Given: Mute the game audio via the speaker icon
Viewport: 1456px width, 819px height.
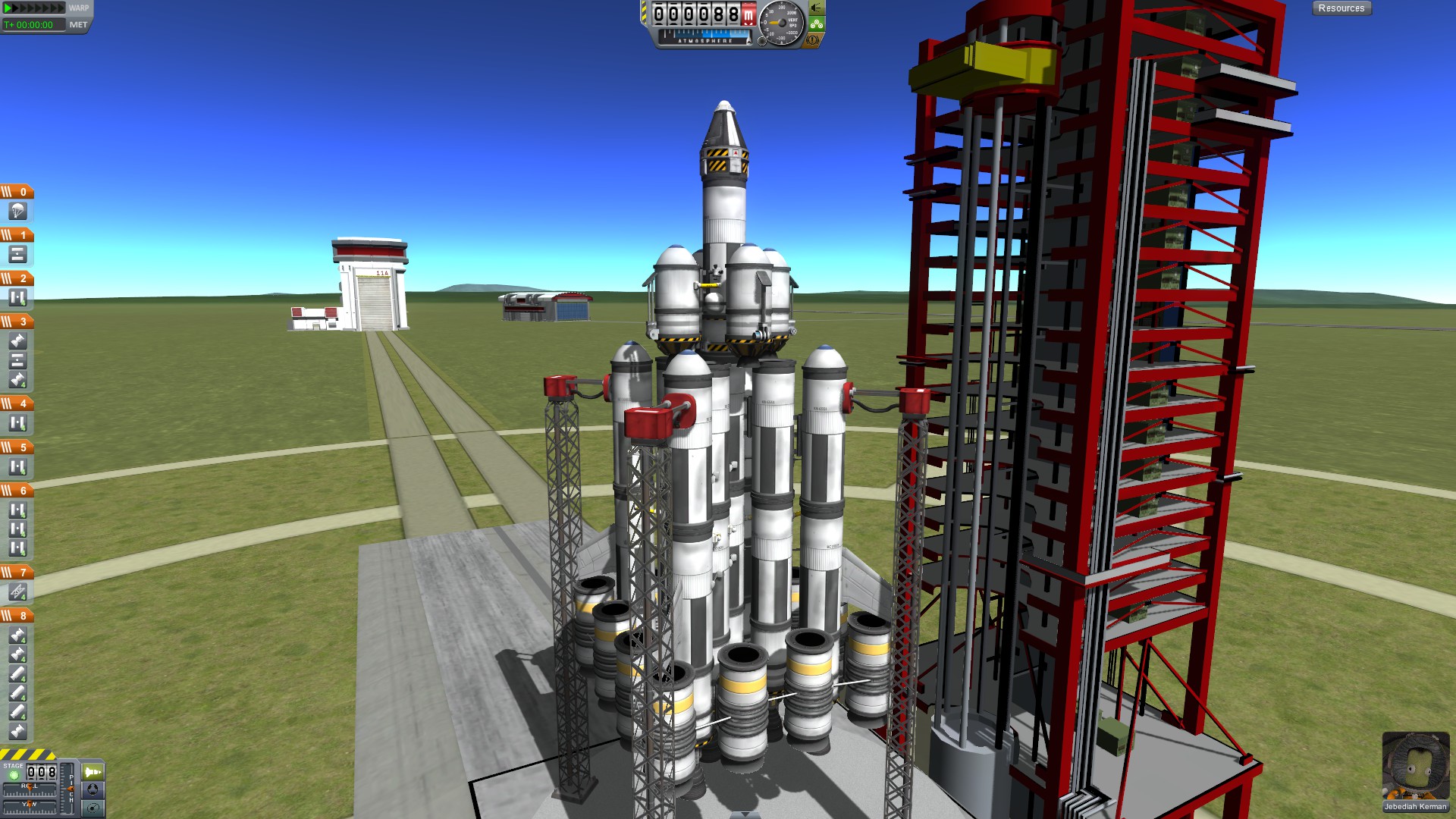Looking at the screenshot, I should (816, 8).
